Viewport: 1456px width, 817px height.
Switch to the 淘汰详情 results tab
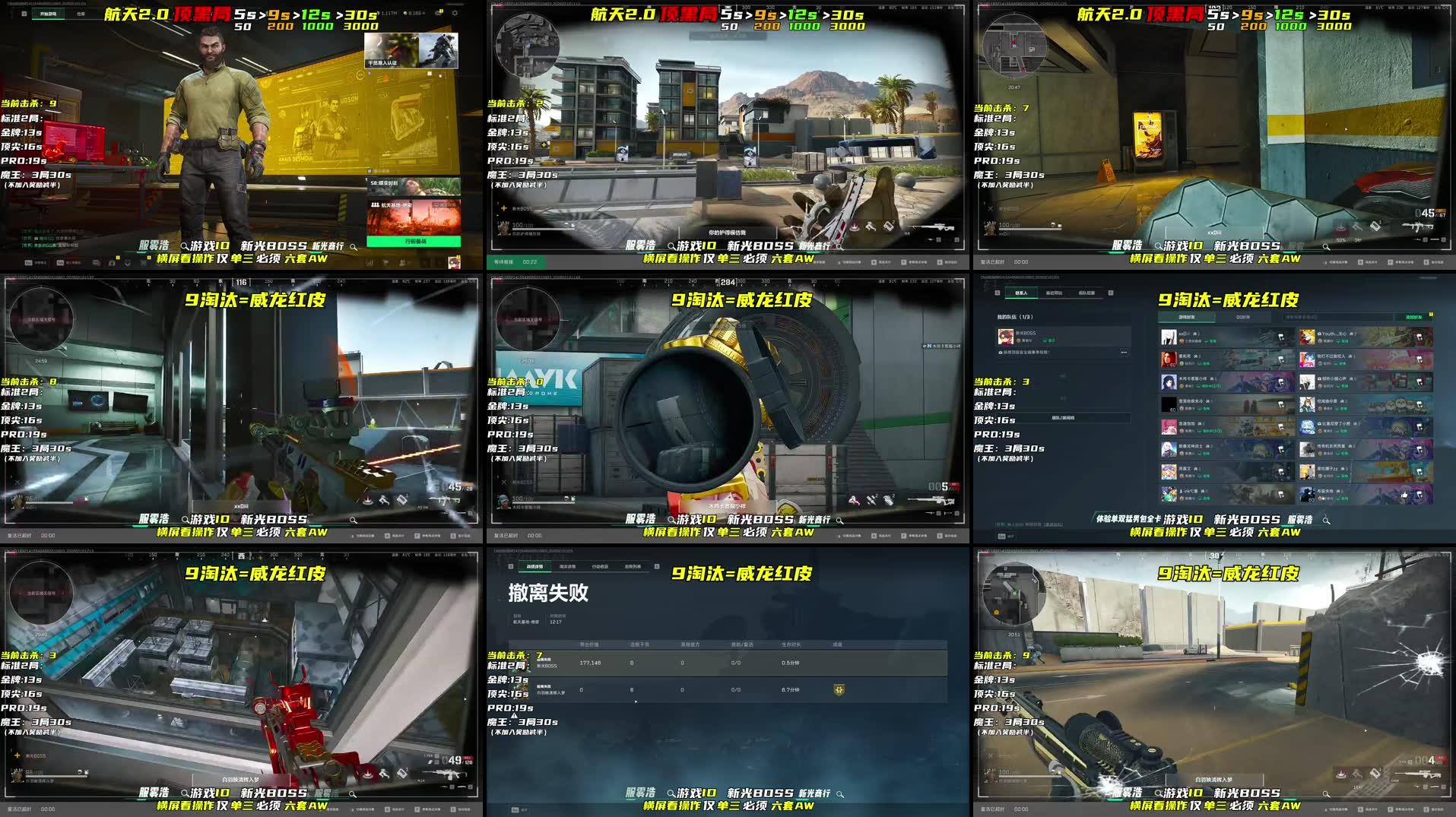(568, 566)
